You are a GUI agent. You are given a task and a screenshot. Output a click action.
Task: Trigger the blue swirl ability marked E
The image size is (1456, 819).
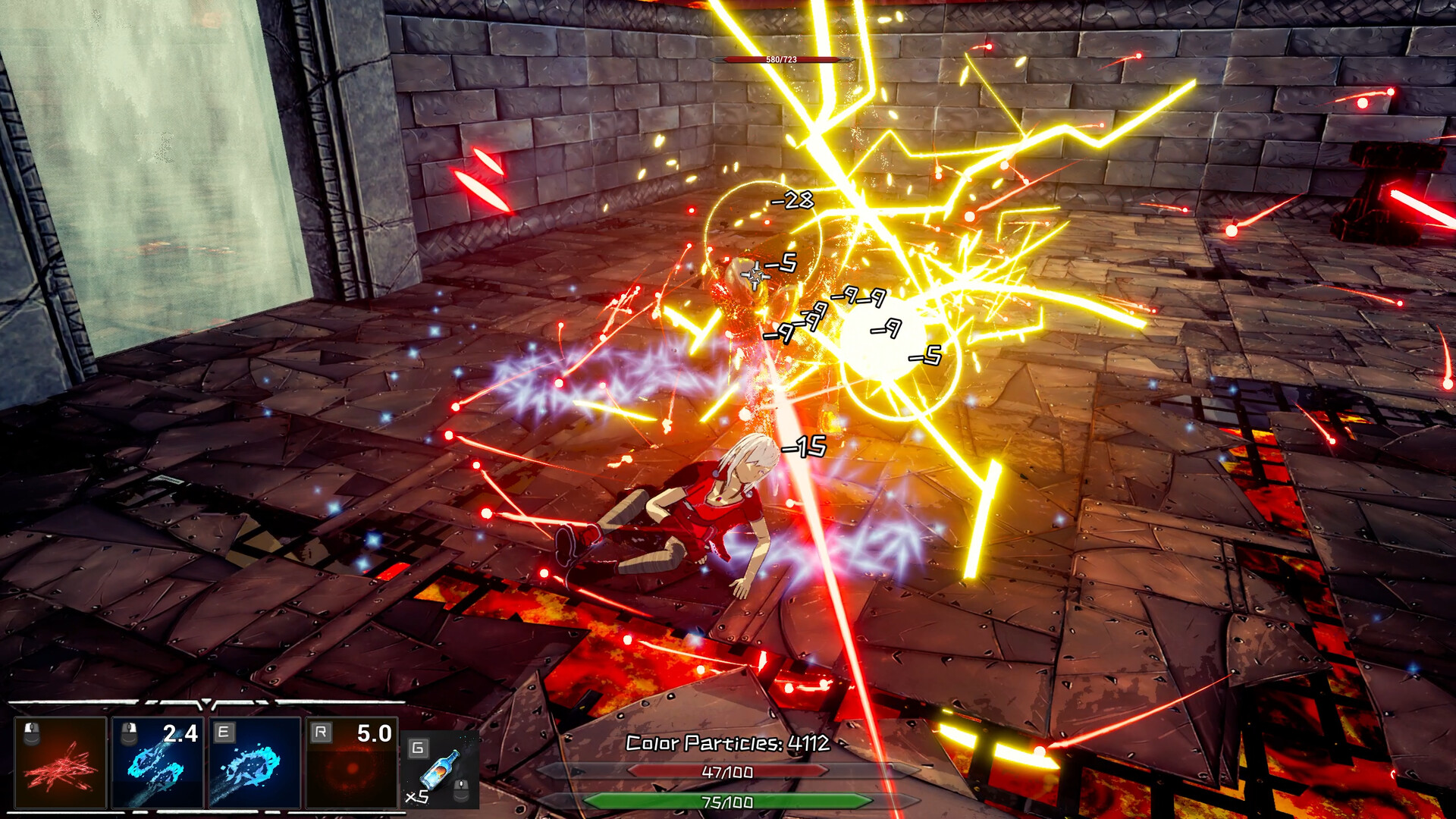click(255, 763)
